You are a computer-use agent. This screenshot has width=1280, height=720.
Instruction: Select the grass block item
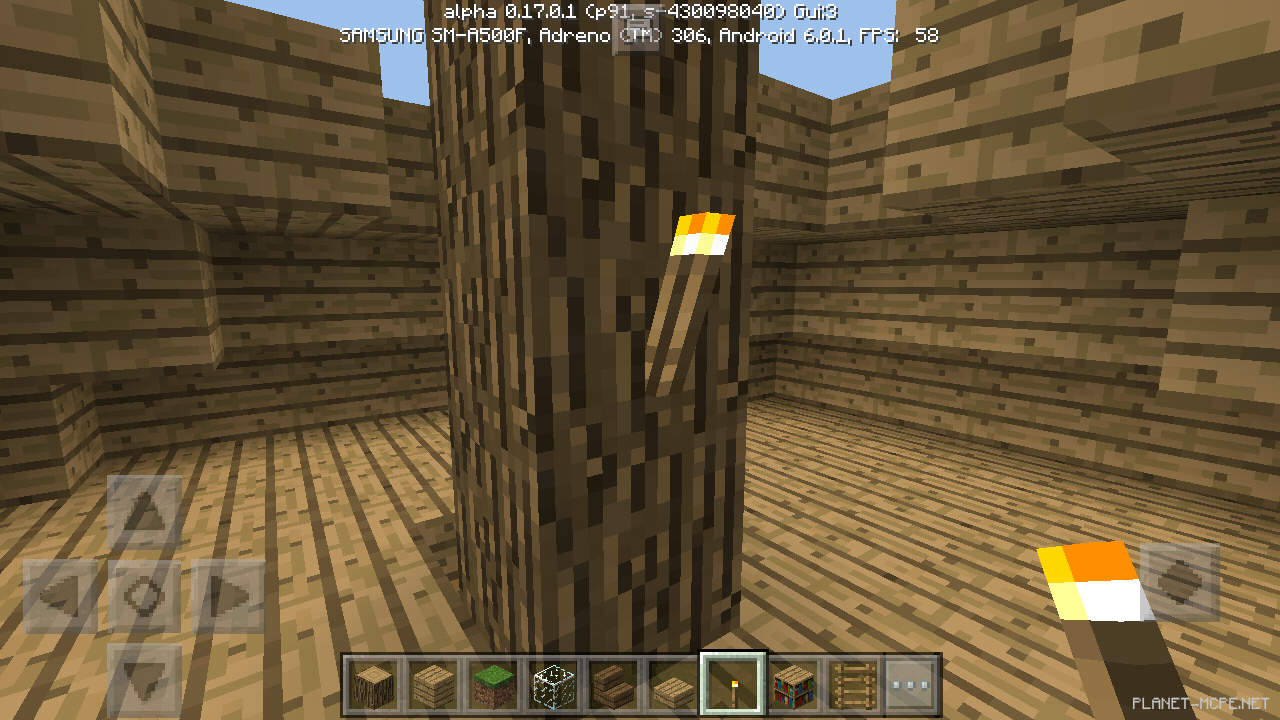pos(493,684)
